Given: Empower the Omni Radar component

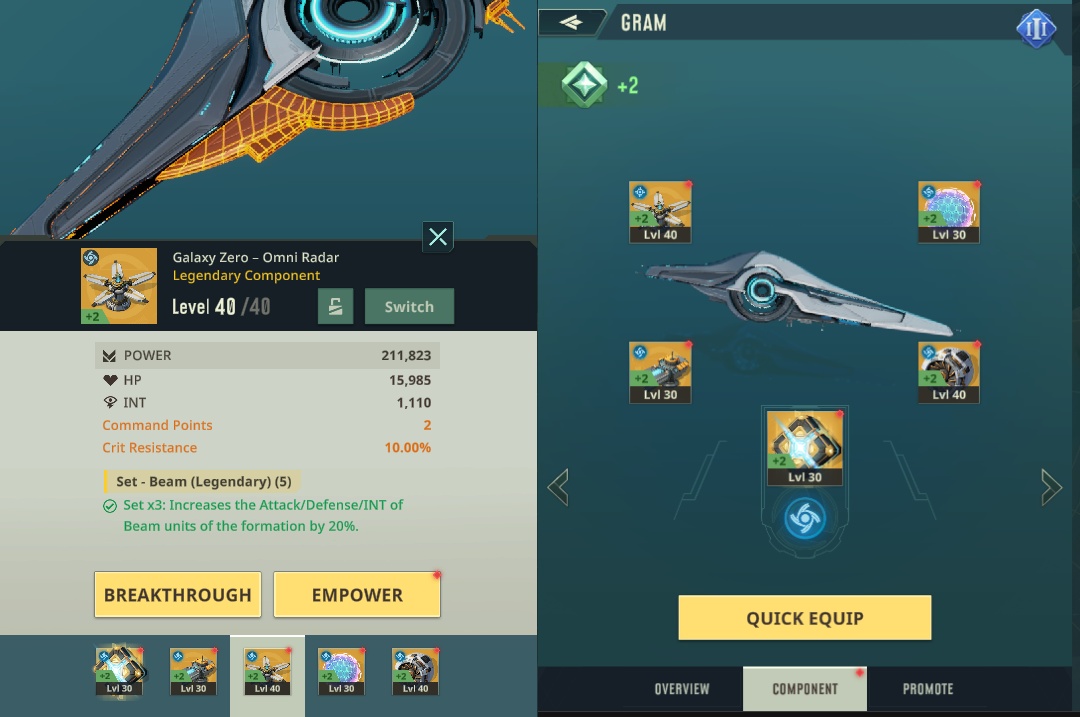Looking at the screenshot, I should [357, 595].
